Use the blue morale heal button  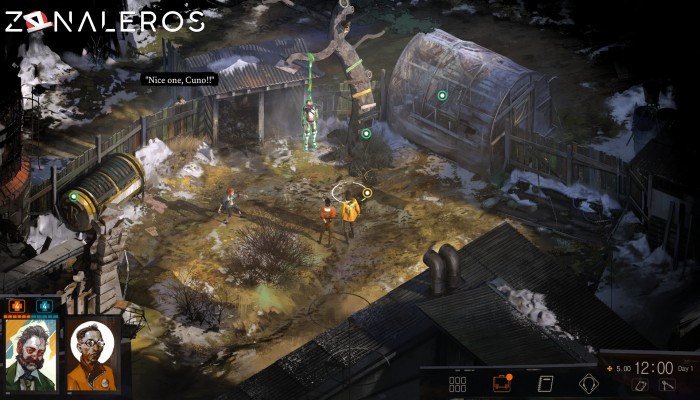tap(44, 305)
